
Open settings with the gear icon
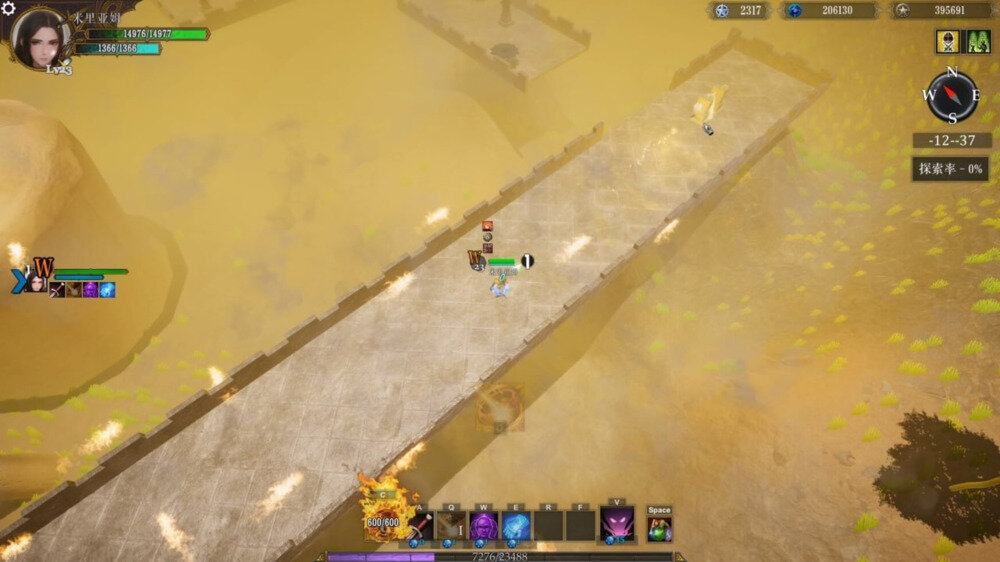(x=8, y=9)
